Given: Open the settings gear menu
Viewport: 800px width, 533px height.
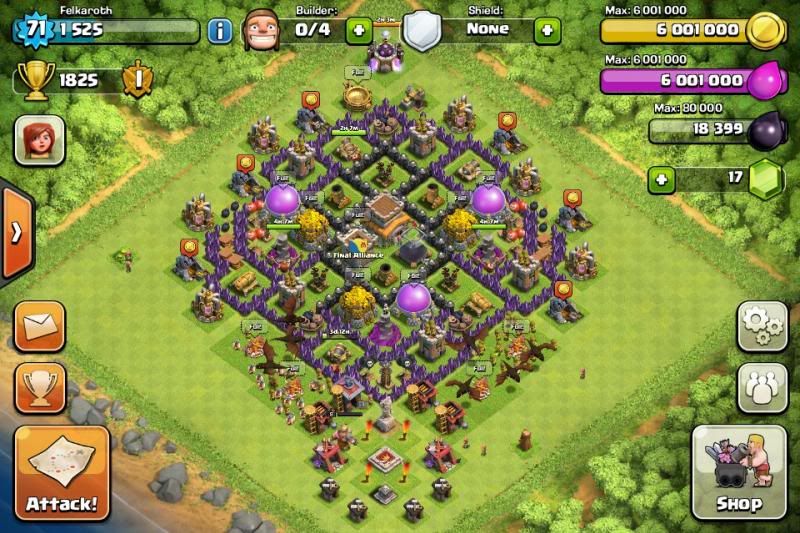Looking at the screenshot, I should click(x=762, y=326).
